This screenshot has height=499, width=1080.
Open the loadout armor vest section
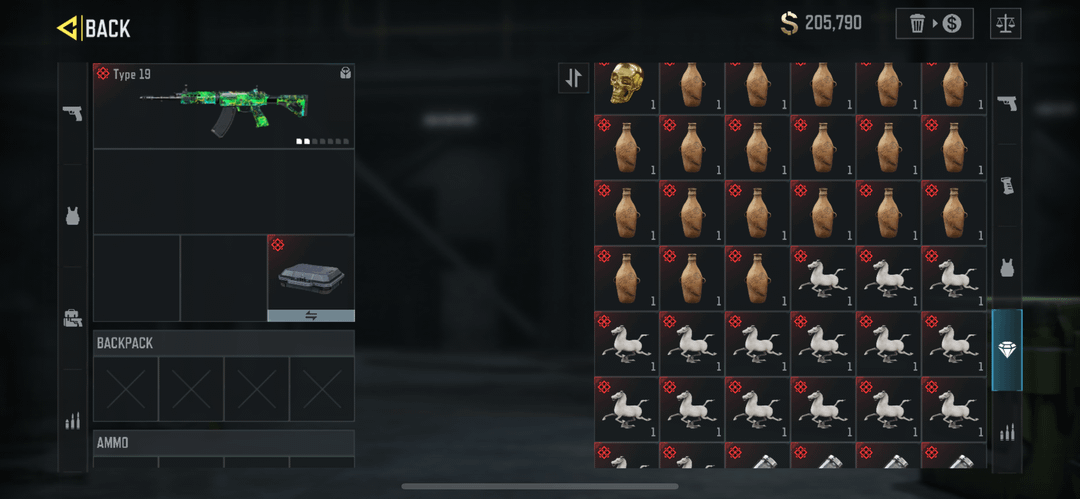coord(72,216)
